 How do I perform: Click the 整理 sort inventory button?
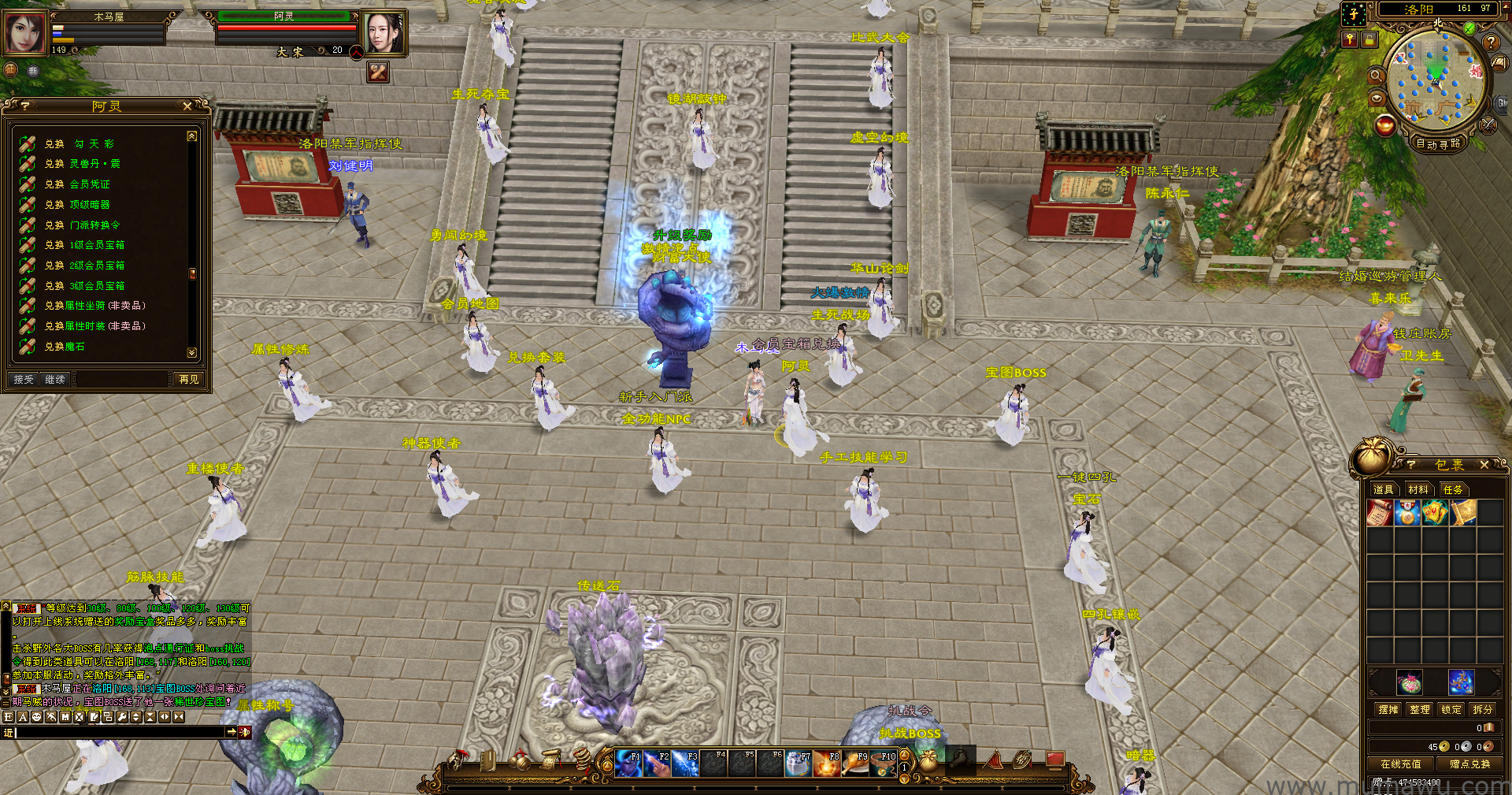coord(1420,710)
